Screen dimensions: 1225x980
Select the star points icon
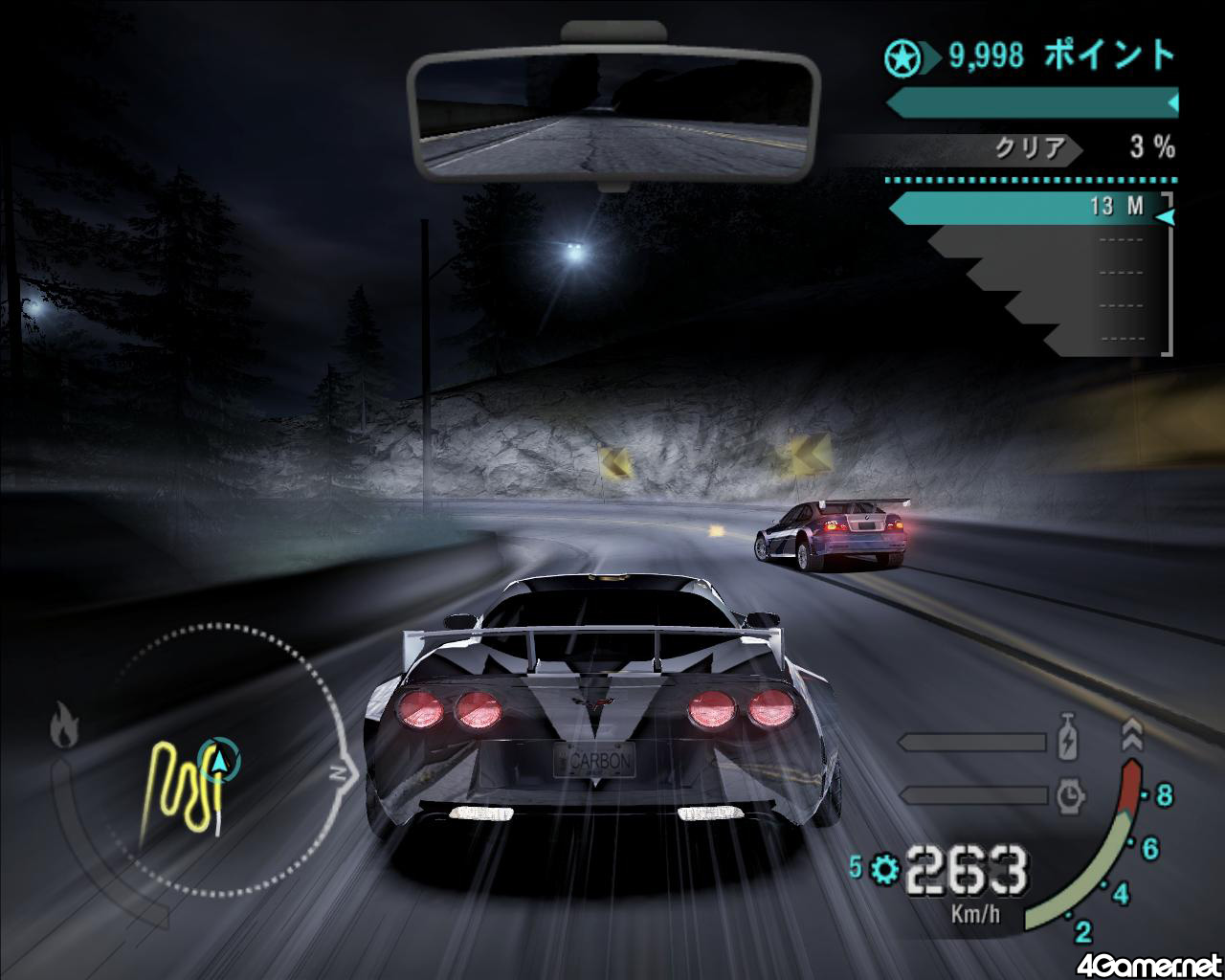[x=902, y=59]
